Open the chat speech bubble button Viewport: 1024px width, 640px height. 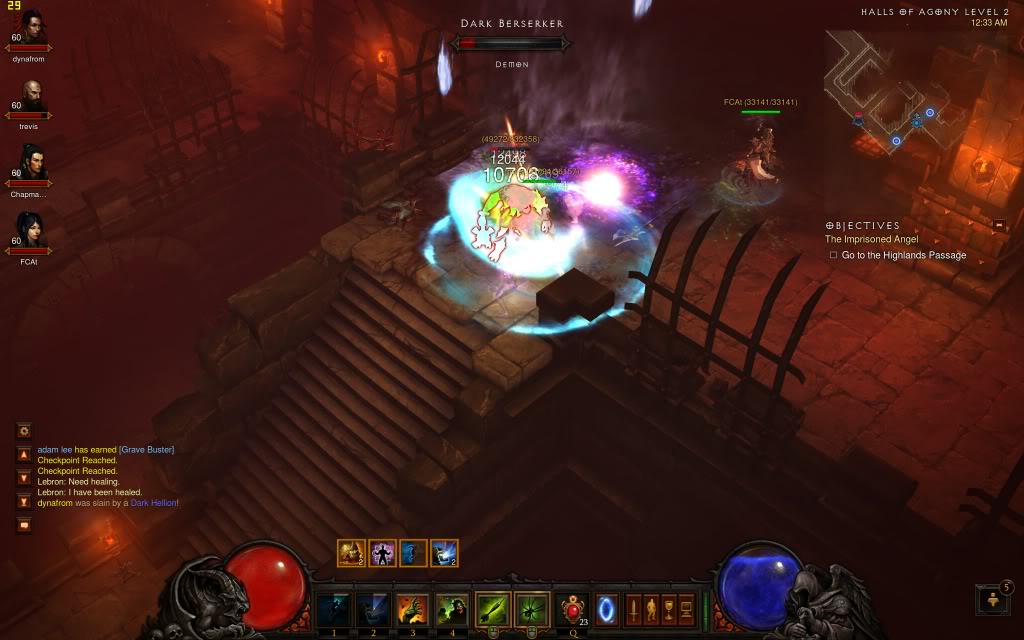[24, 525]
